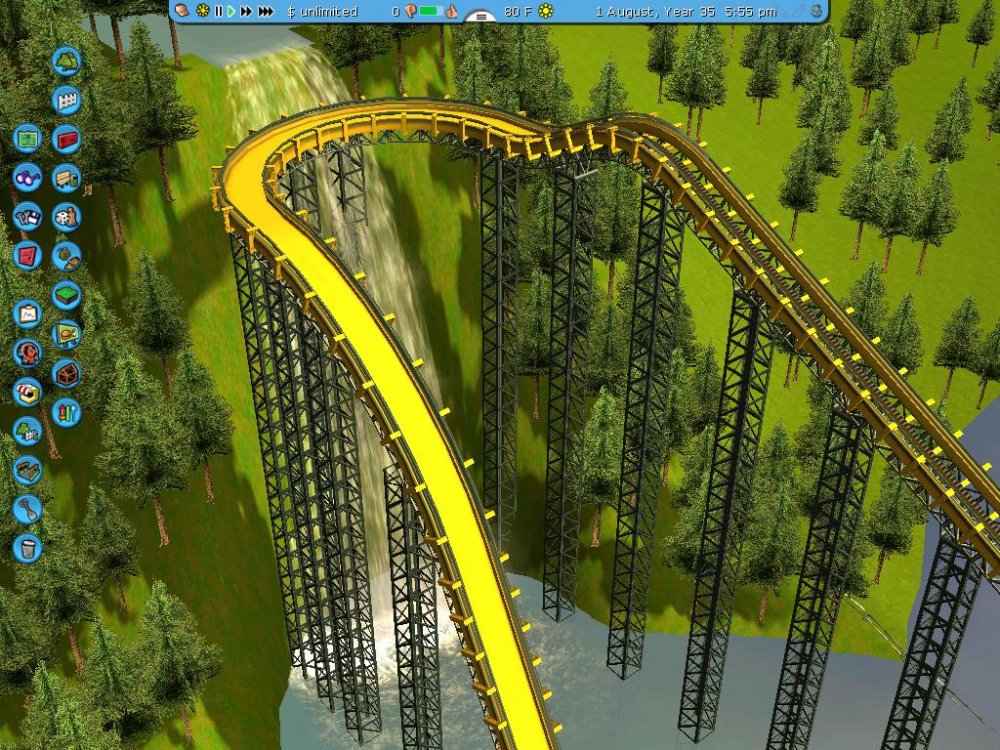This screenshot has width=1000, height=750.
Task: Open the burger billboard icon
Action: (66, 333)
